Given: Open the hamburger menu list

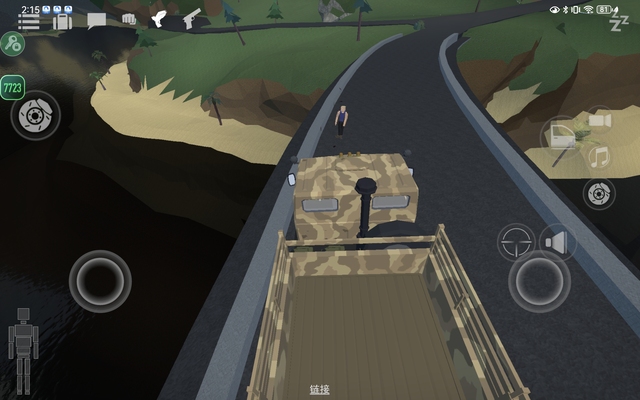Looking at the screenshot, I should point(29,21).
